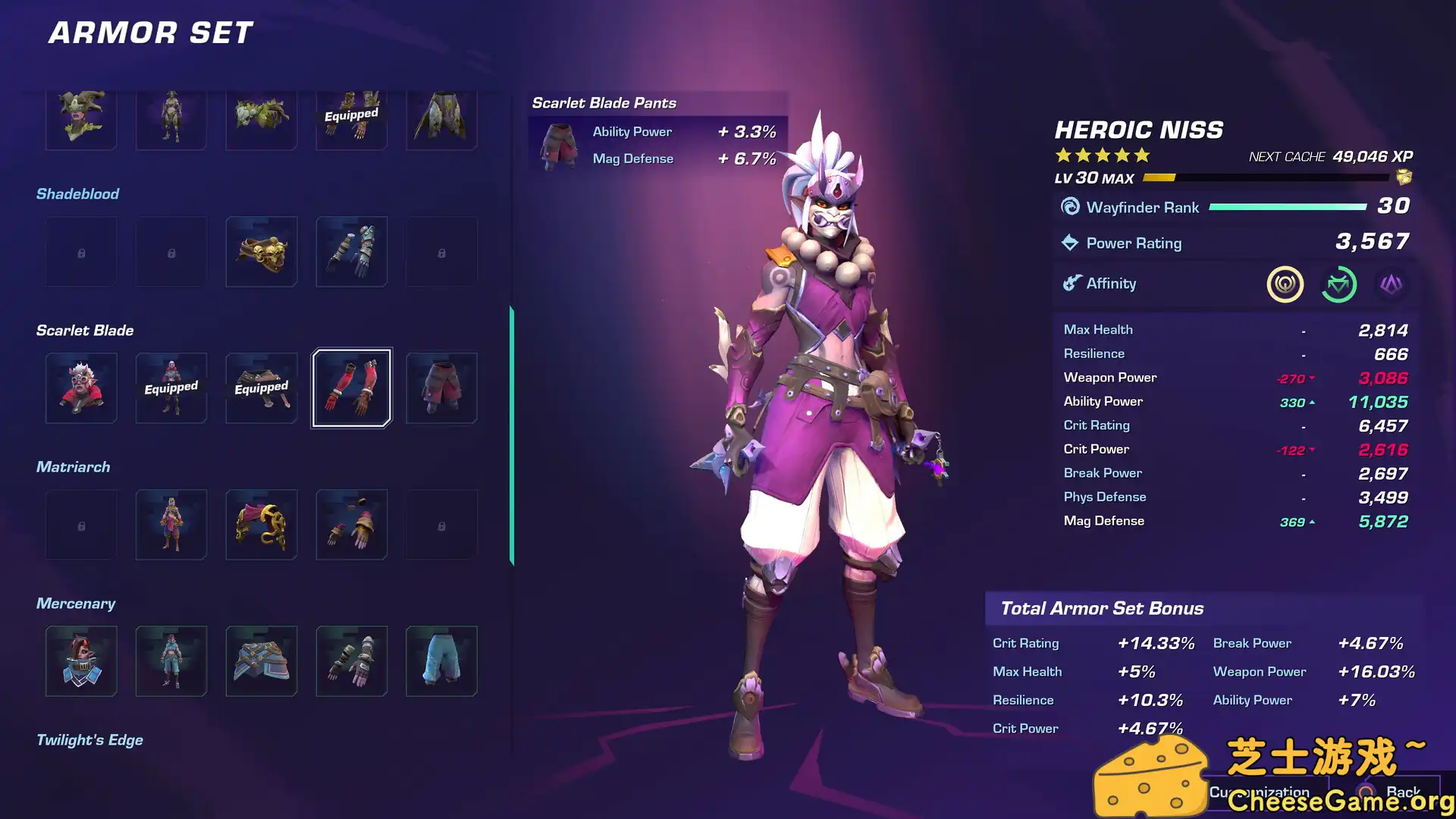Expand the Twilight's Edge armor set
The height and width of the screenshot is (819, 1456).
point(90,739)
